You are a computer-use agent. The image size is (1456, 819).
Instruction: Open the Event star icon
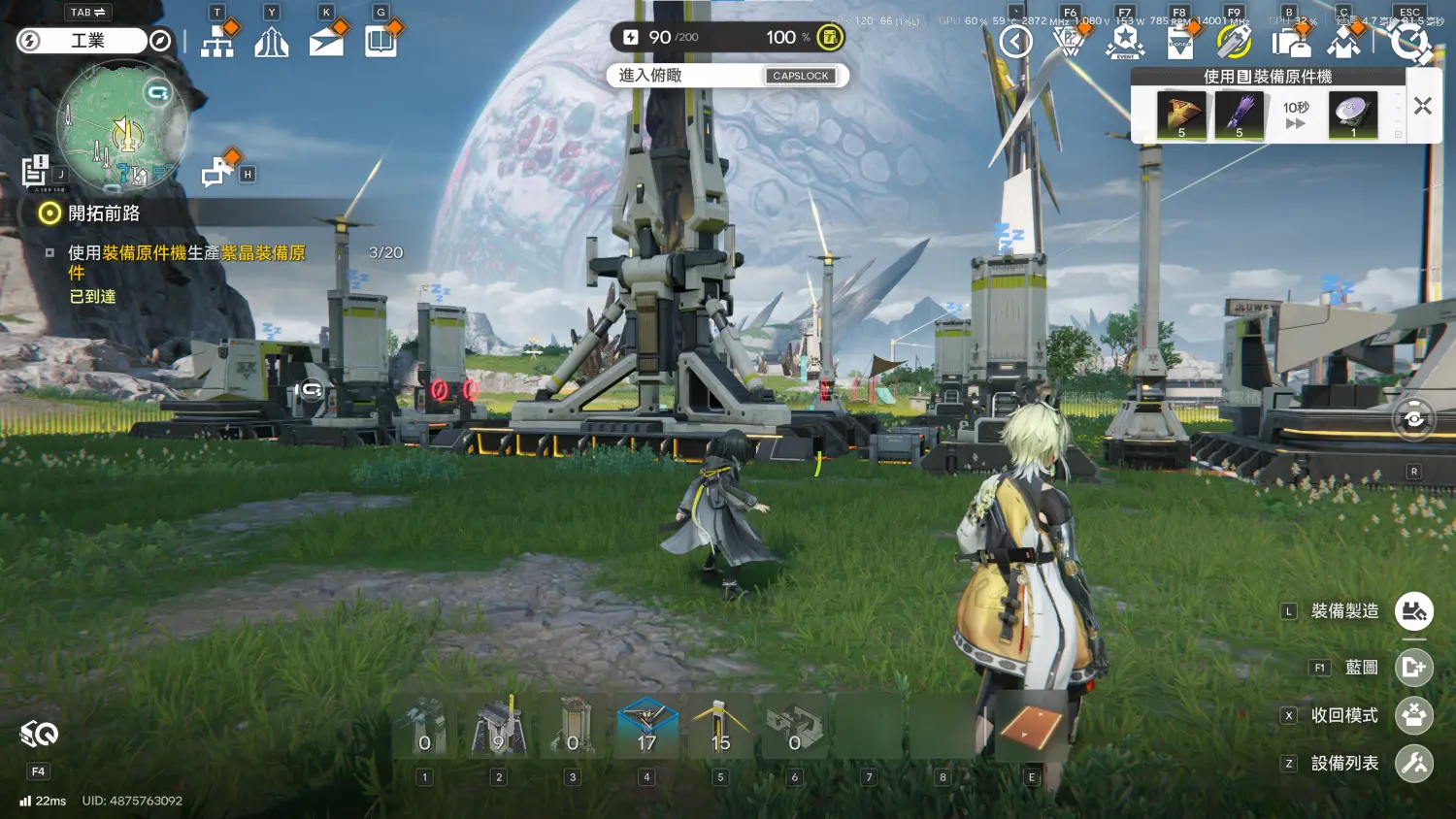pos(1125,42)
